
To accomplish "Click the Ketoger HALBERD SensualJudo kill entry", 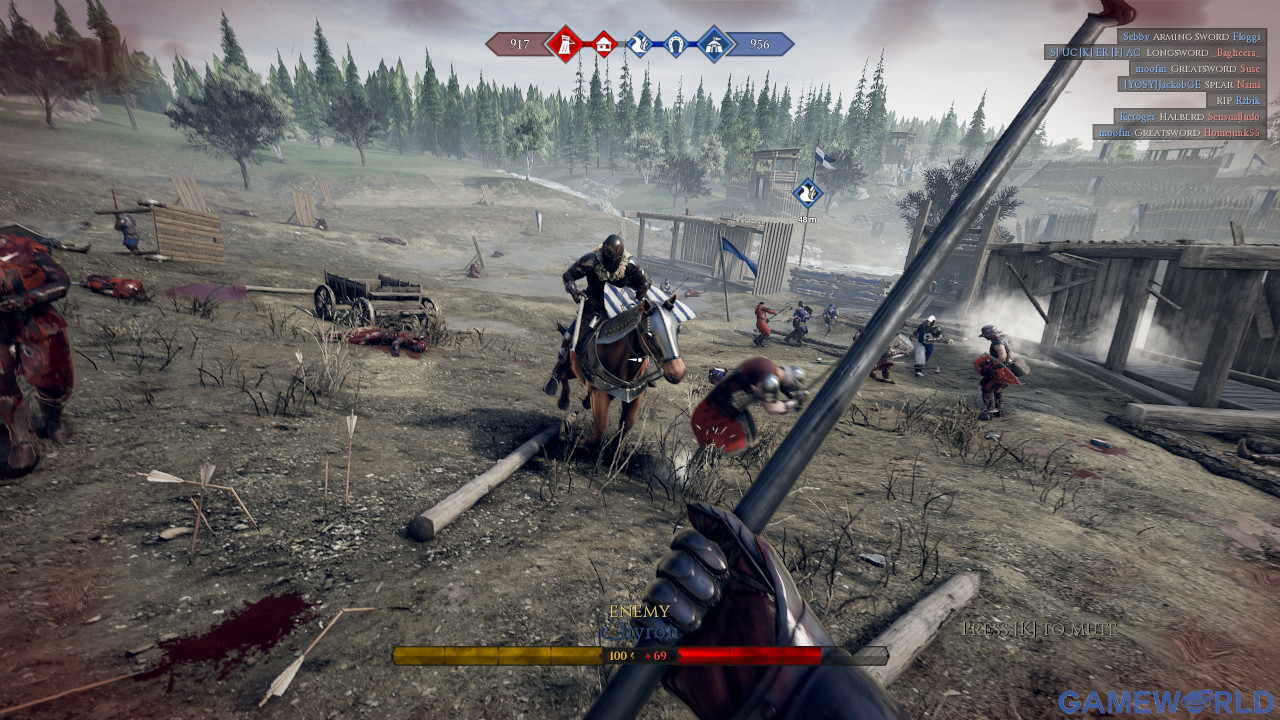I will (1190, 116).
